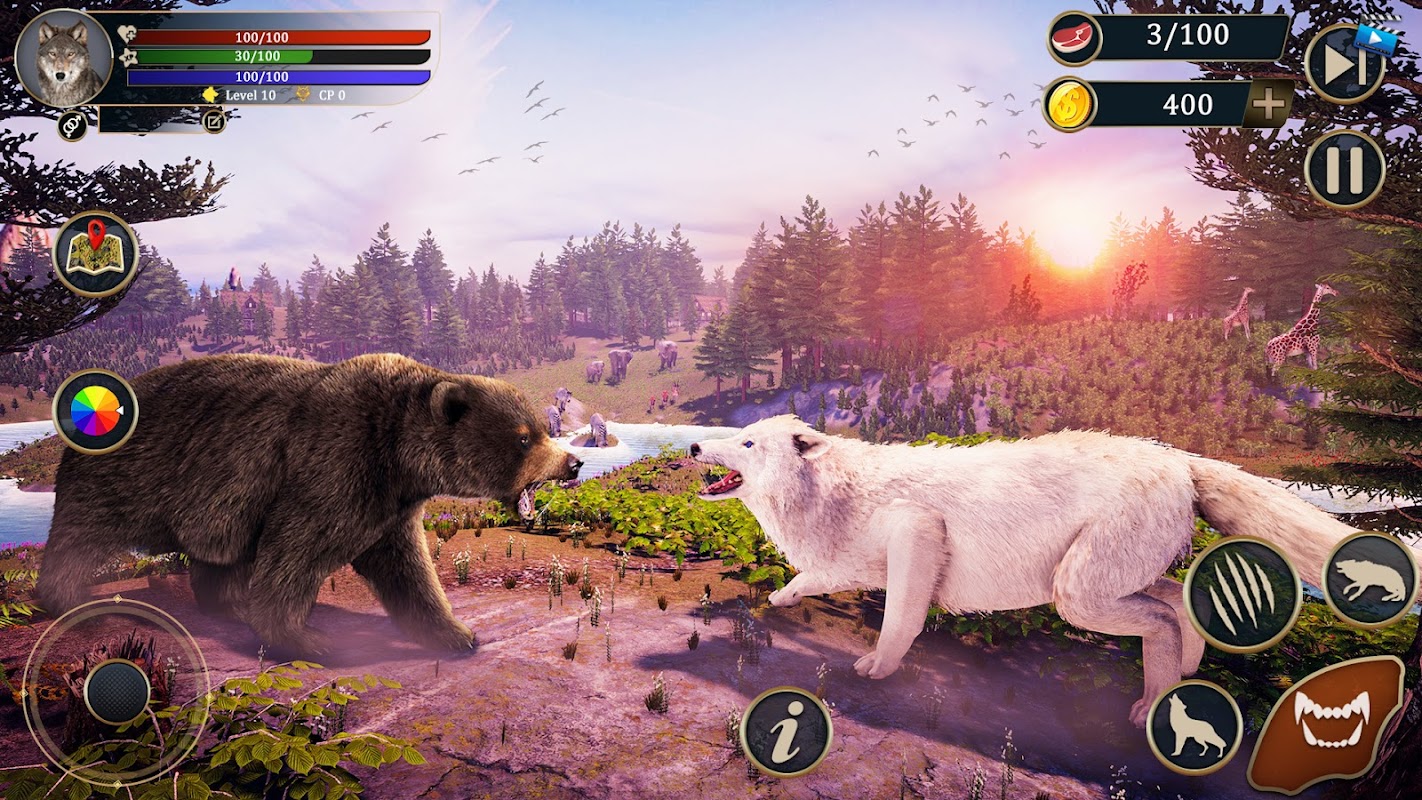
Task: Toggle the gender symbol icon
Action: [x=71, y=125]
